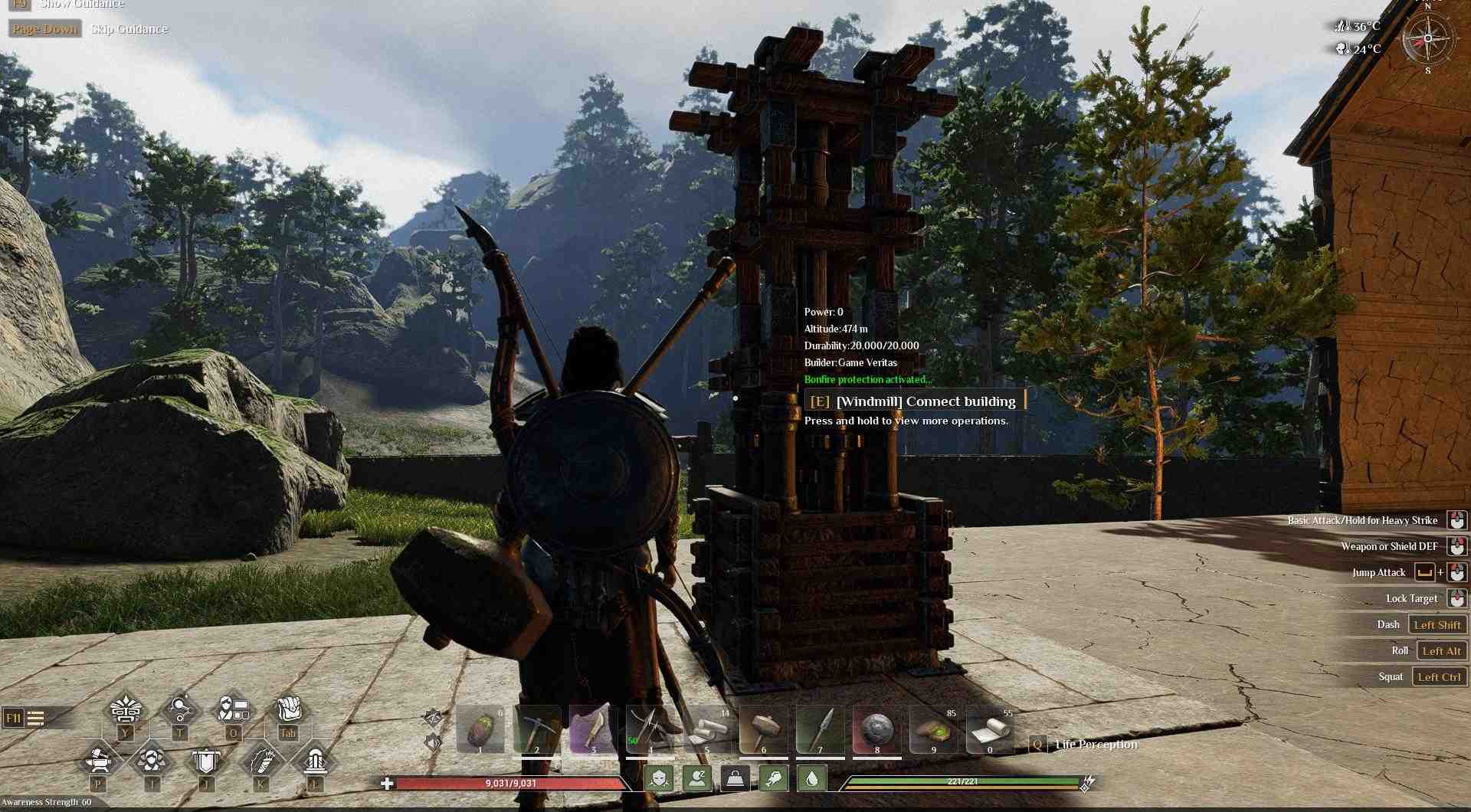The image size is (1471, 812).
Task: Select the wooden hammer hotbar slot
Action: (x=763, y=729)
